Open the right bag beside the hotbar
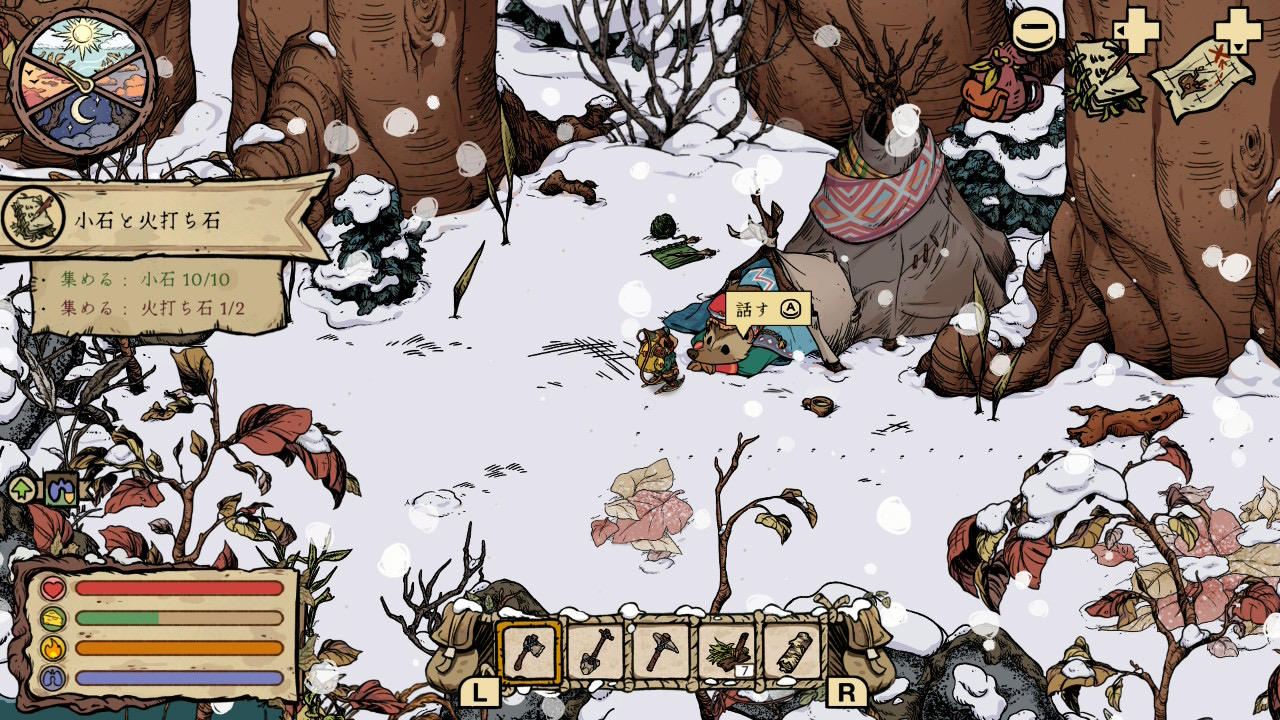This screenshot has width=1280, height=720. click(863, 647)
